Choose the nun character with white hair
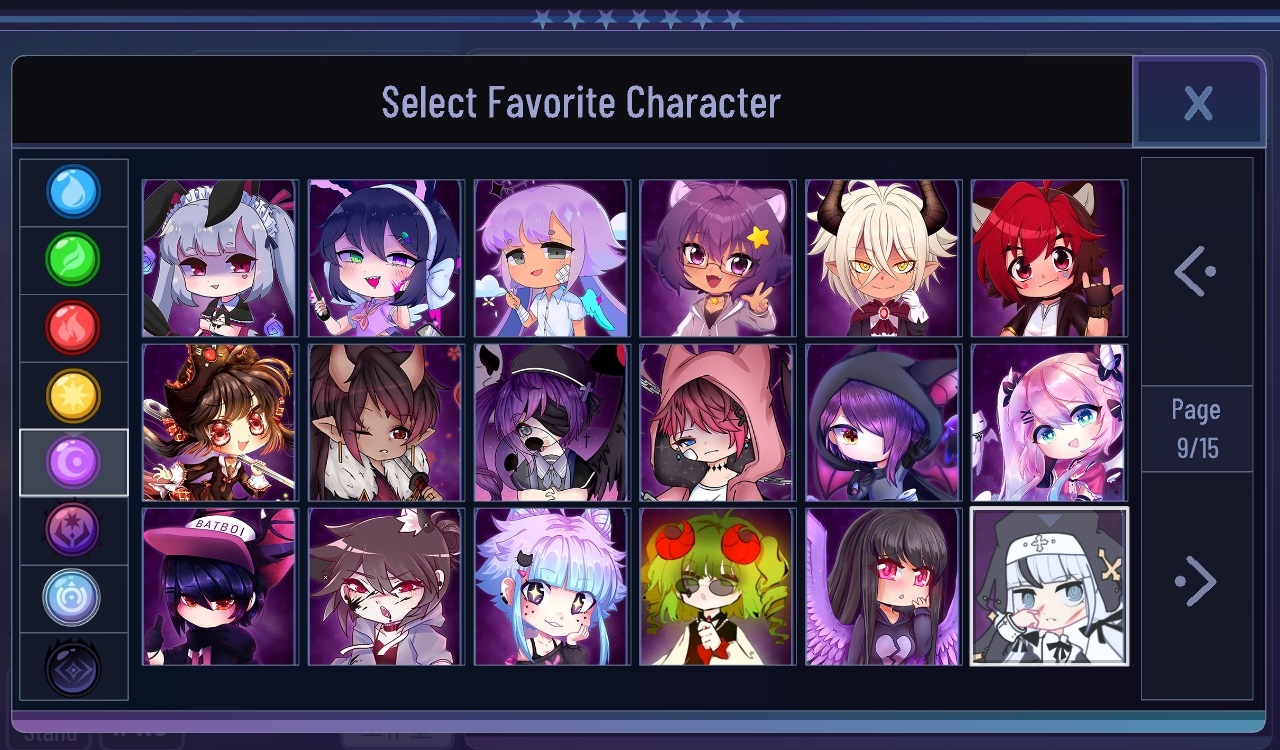 tap(1050, 586)
